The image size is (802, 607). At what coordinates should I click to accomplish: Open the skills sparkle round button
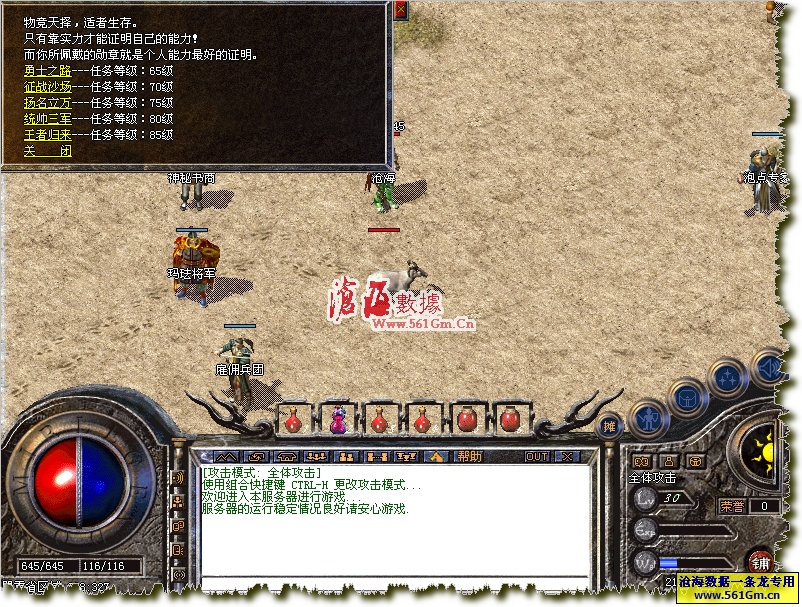[x=727, y=379]
